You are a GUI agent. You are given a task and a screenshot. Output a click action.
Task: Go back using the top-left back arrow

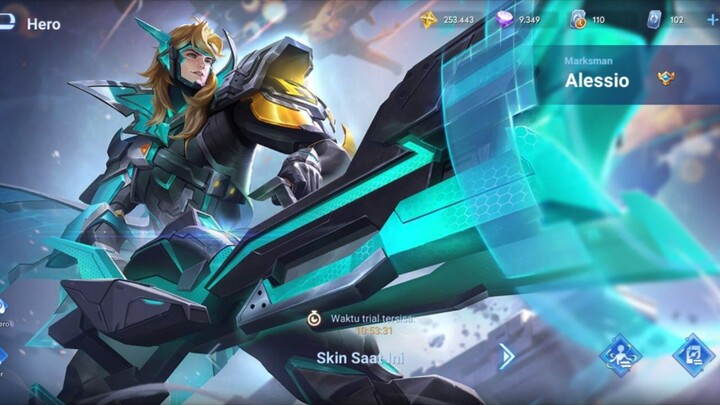(x=7, y=21)
